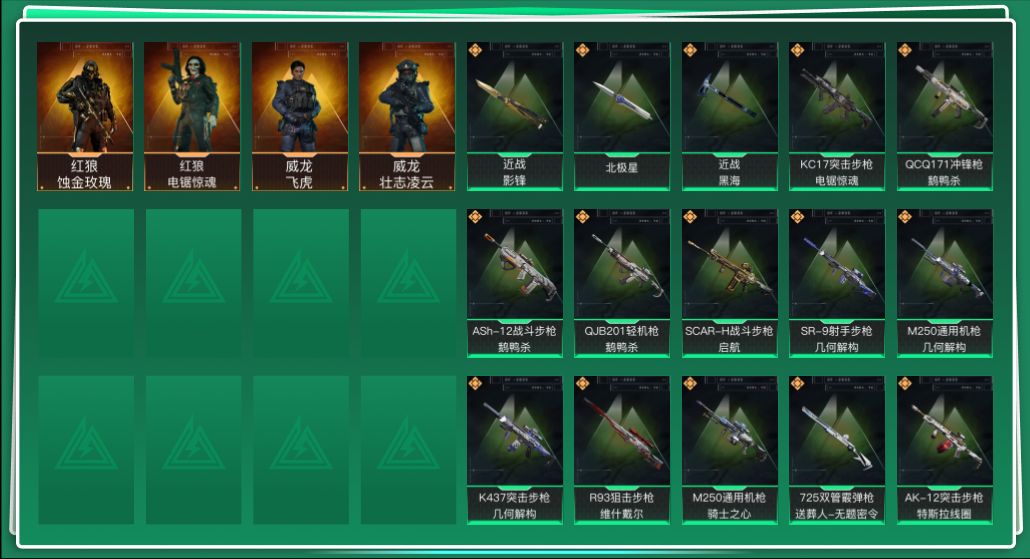Open the QCQ171冲锋枪 鹅鸭杀 card

[x=944, y=115]
